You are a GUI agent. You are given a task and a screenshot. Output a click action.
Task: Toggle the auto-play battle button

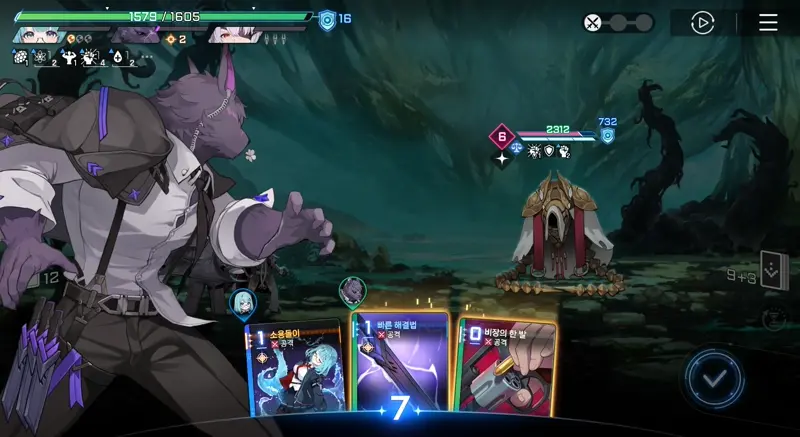tap(703, 23)
